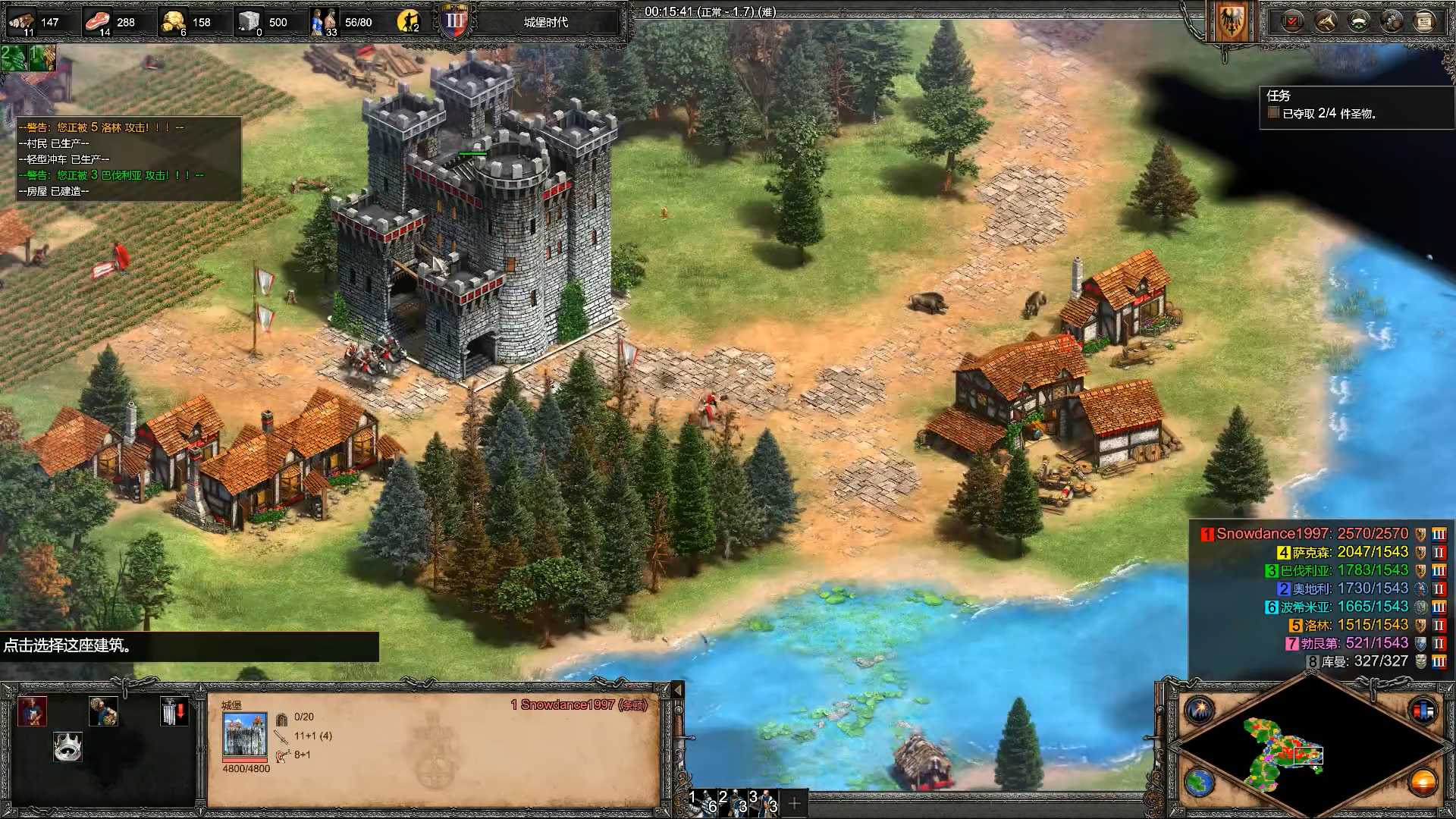Click idle villager icon in top bar

[410, 21]
